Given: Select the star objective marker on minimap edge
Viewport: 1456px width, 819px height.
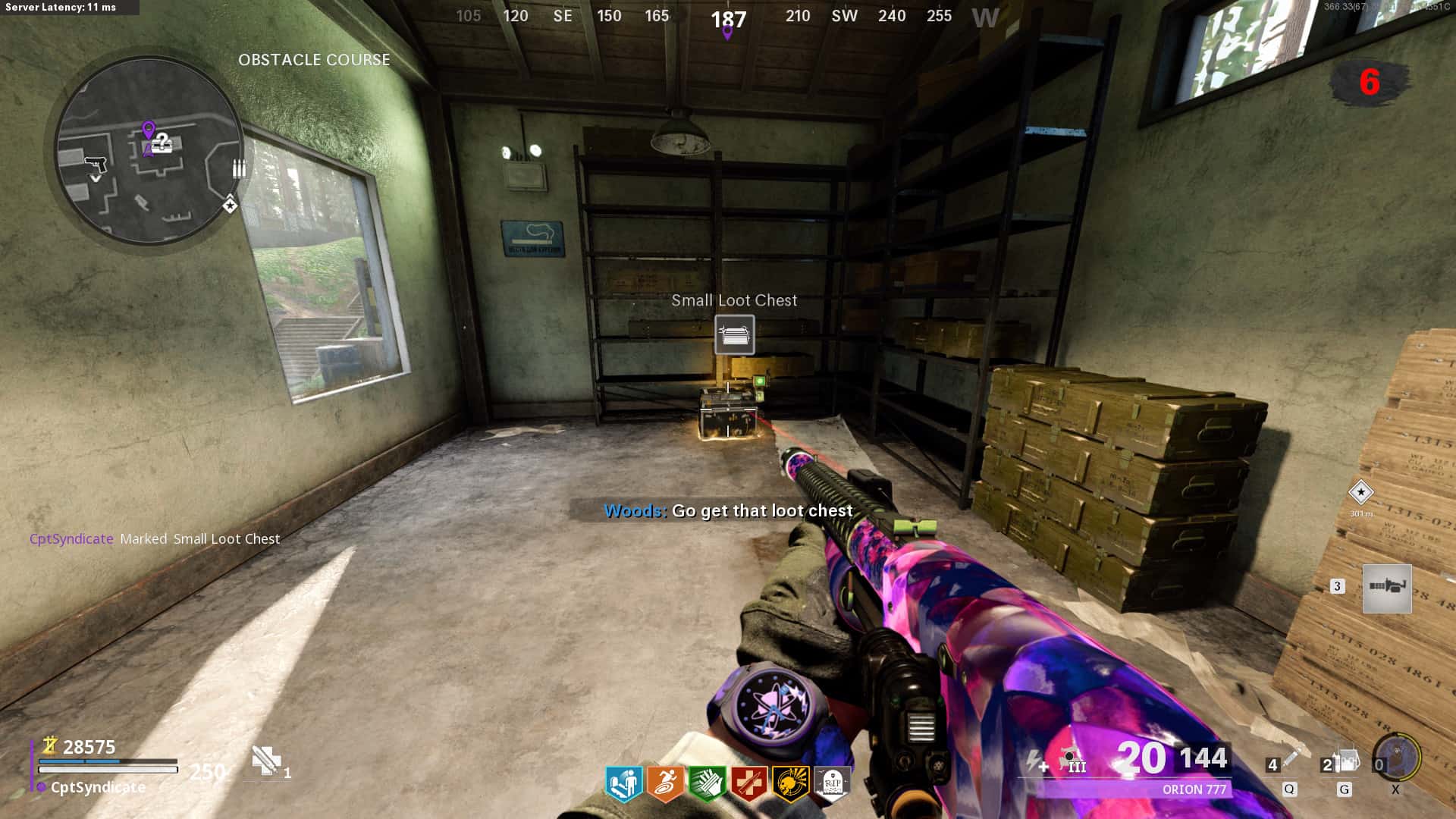Looking at the screenshot, I should [x=230, y=205].
